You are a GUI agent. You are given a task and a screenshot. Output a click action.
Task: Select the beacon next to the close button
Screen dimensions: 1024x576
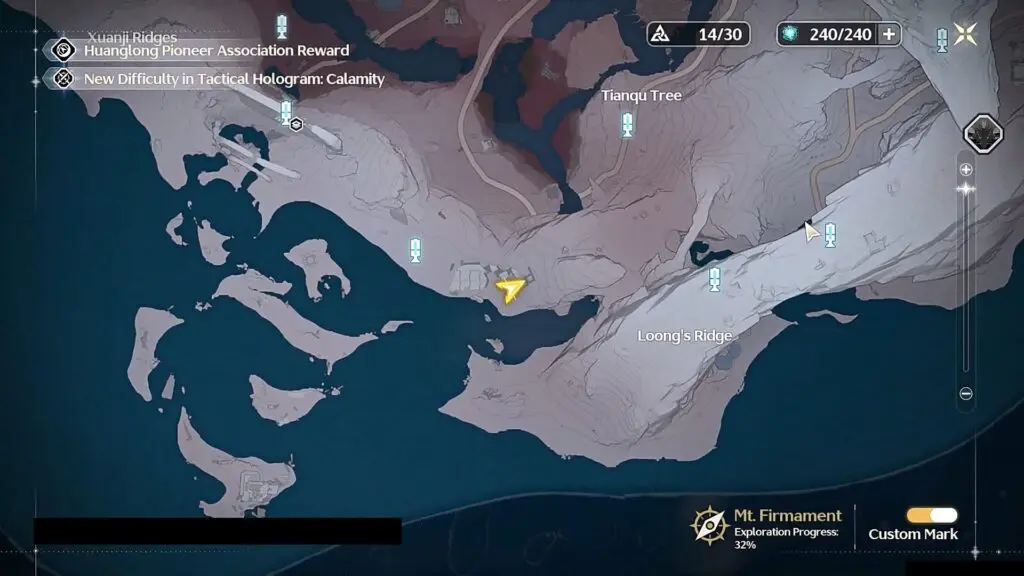(942, 40)
